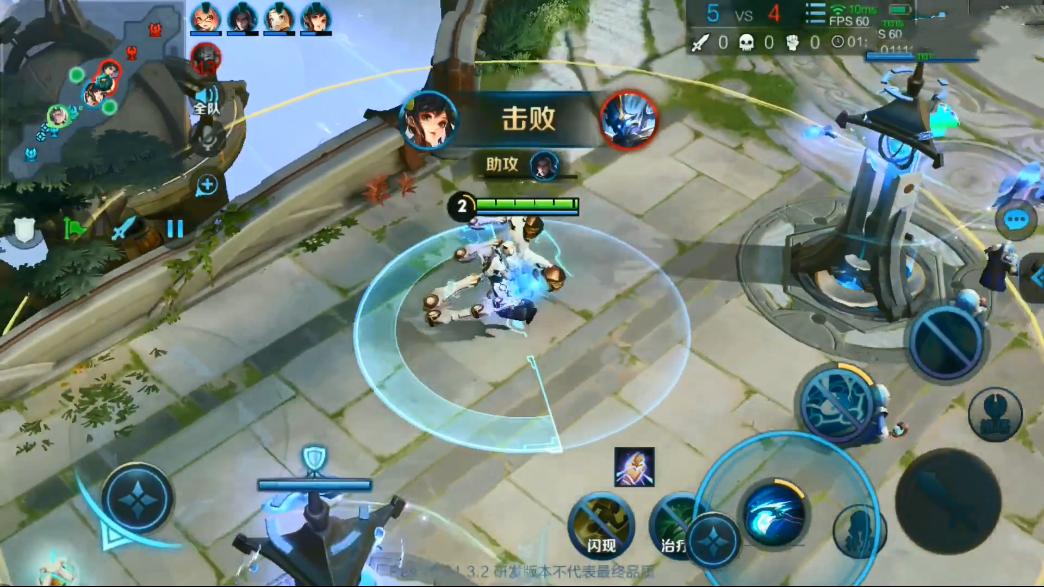Screen dimensions: 1044x587
Task: Click the blue pause icon
Action: click(175, 228)
